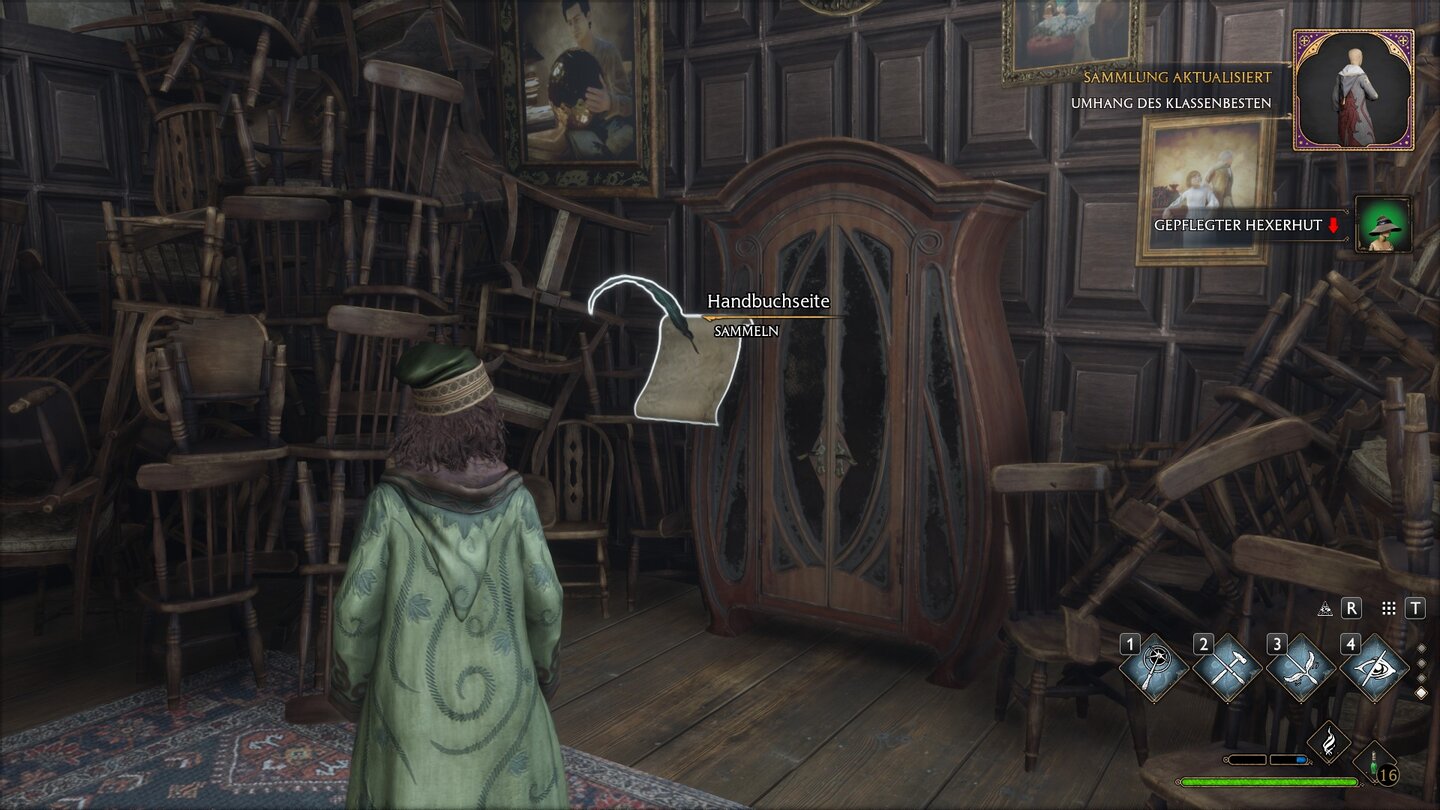This screenshot has height=810, width=1440.
Task: Cast the hammer repair spell in slot 2
Action: pyautogui.click(x=1226, y=665)
